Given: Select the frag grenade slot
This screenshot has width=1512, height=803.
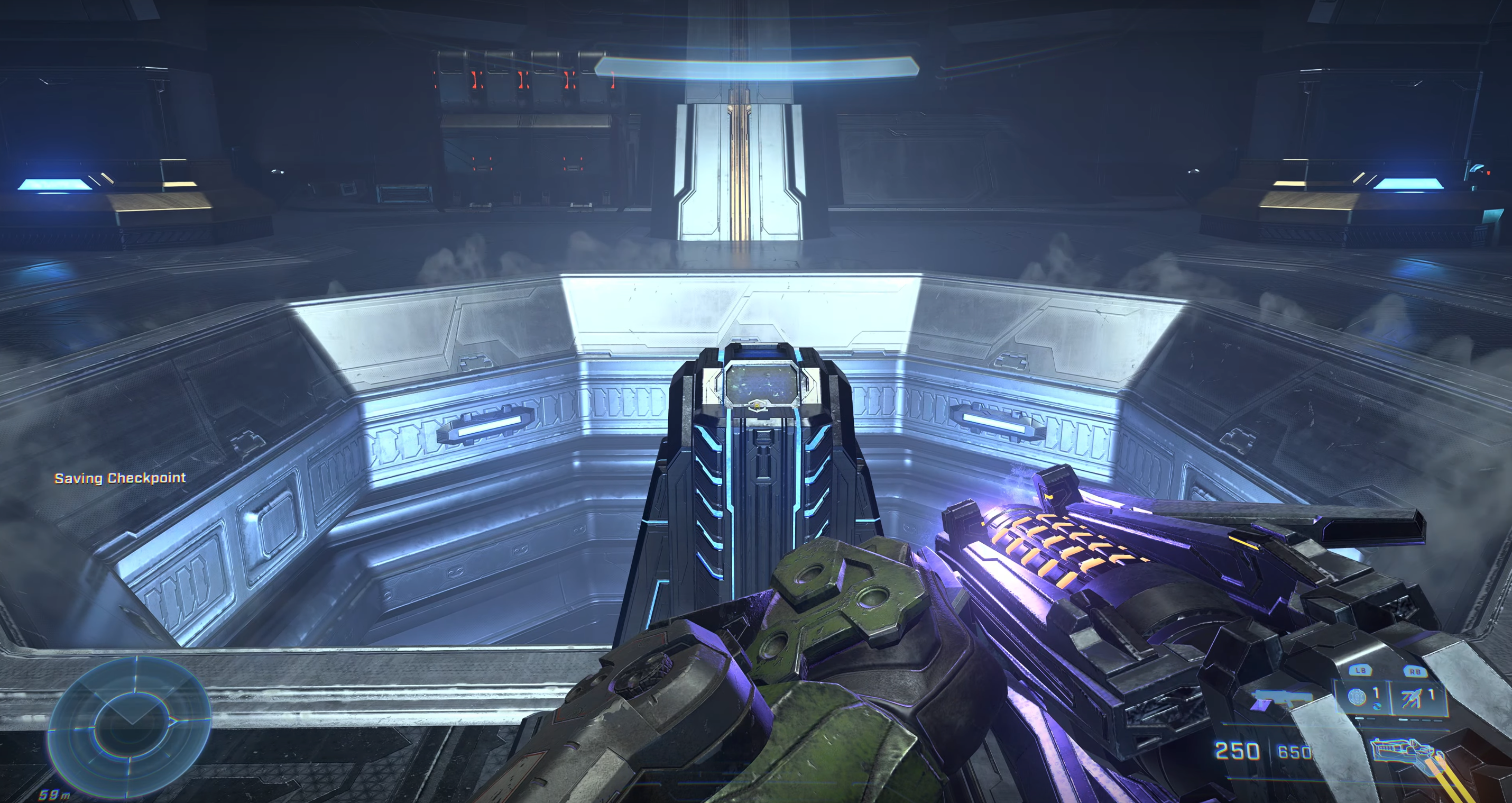Looking at the screenshot, I should point(1357,697).
